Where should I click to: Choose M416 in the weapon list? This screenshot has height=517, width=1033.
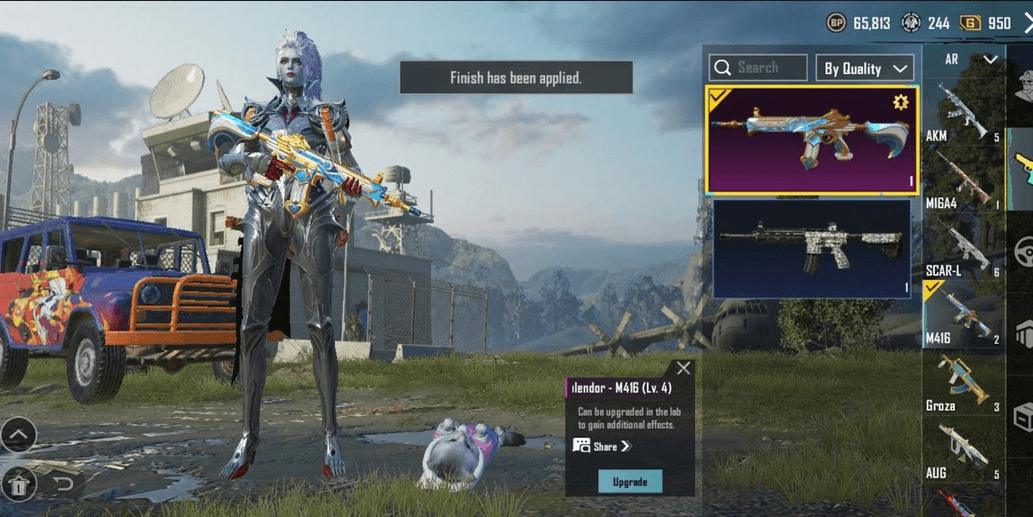(962, 316)
